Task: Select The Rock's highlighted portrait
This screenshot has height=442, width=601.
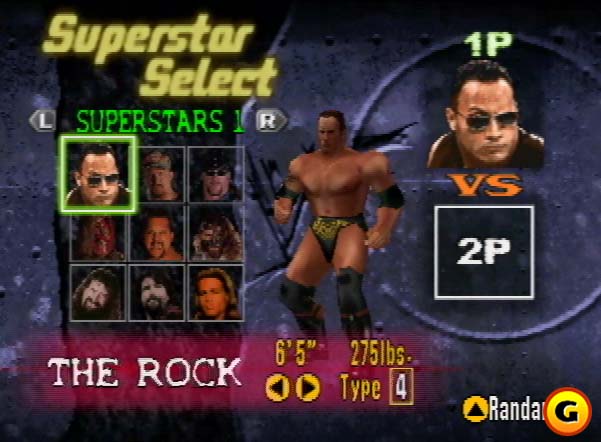Action: pos(98,173)
